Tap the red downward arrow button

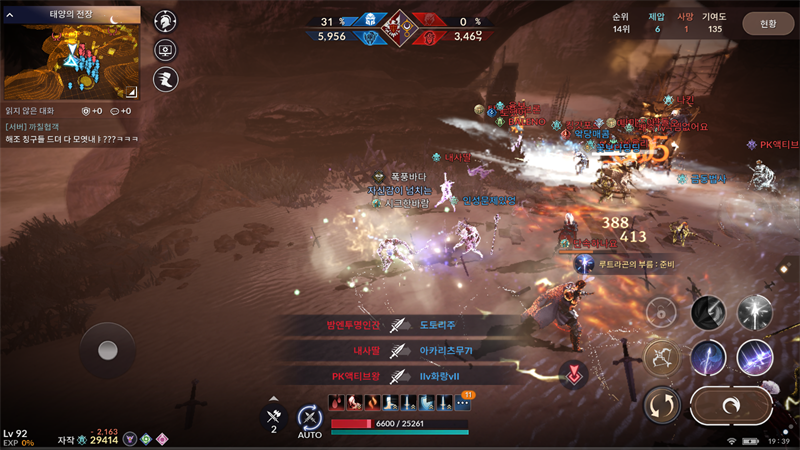tap(573, 374)
